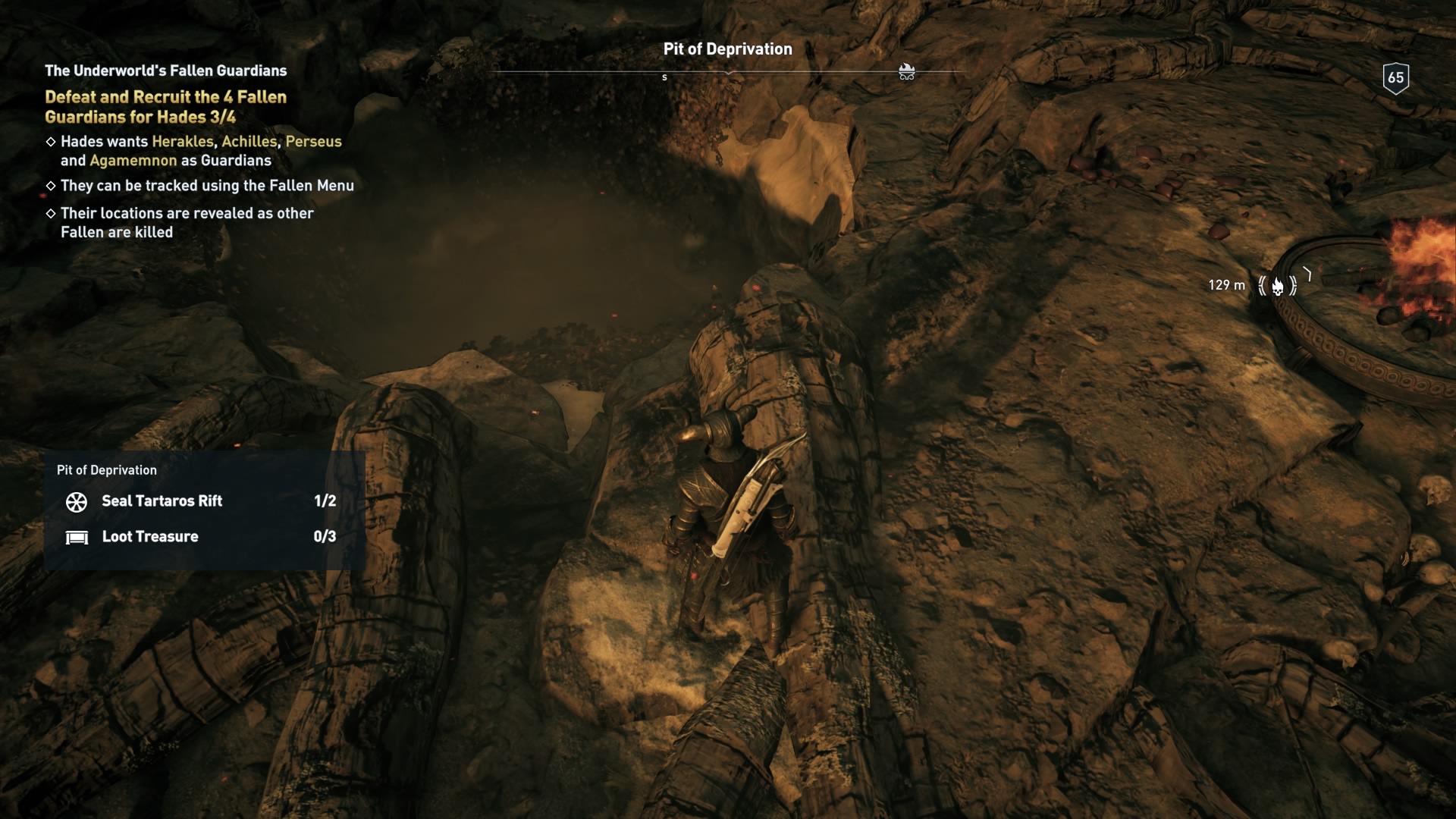Image resolution: width=1456 pixels, height=819 pixels.
Task: Click the flaming skull location marker
Action: (1277, 285)
